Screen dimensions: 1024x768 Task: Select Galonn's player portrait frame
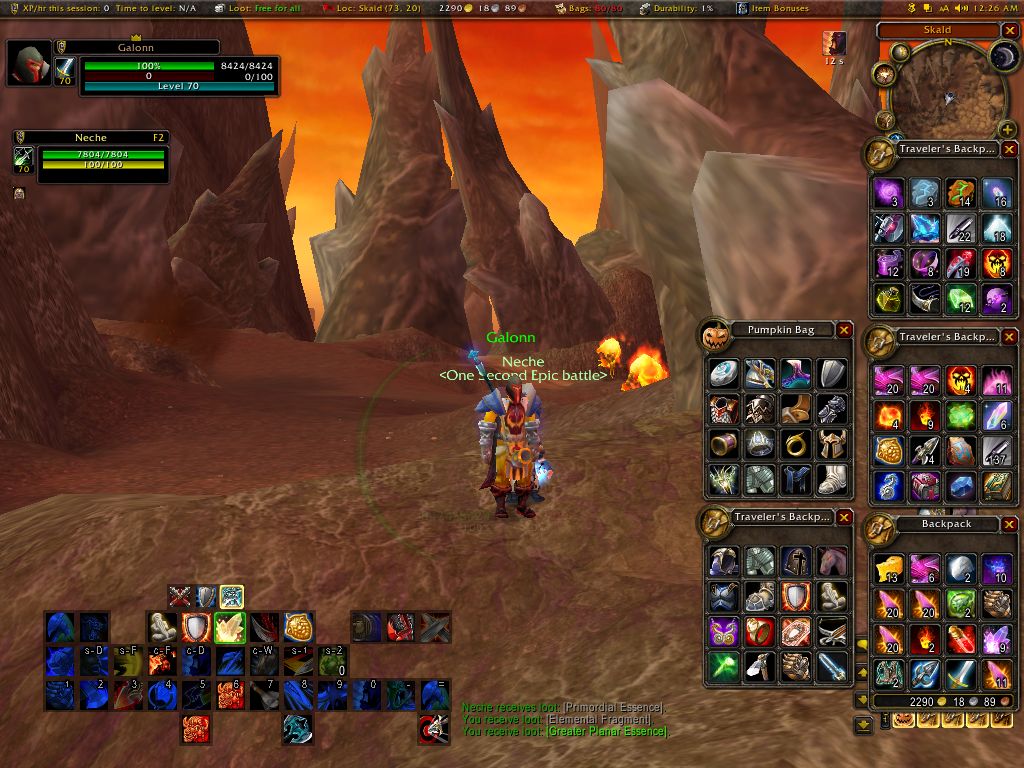point(28,64)
